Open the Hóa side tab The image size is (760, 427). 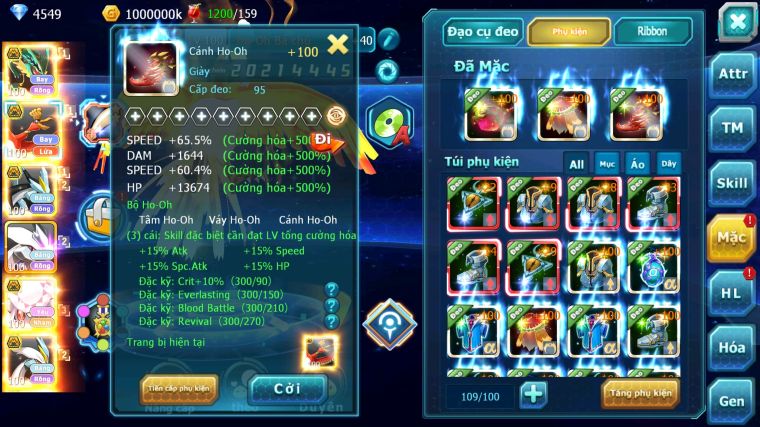pos(734,347)
